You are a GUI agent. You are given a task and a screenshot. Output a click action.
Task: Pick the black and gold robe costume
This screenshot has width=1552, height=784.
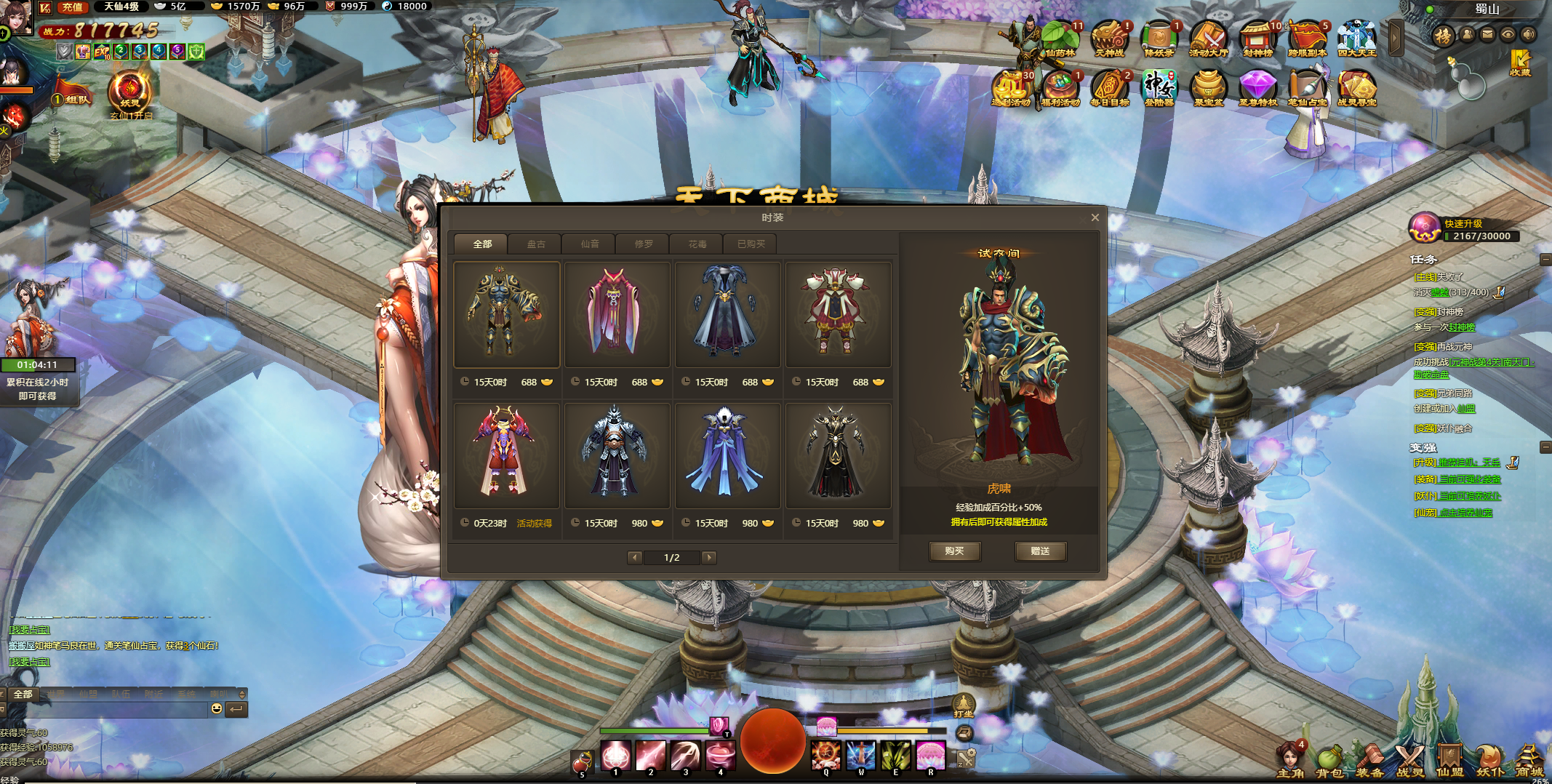tap(838, 455)
